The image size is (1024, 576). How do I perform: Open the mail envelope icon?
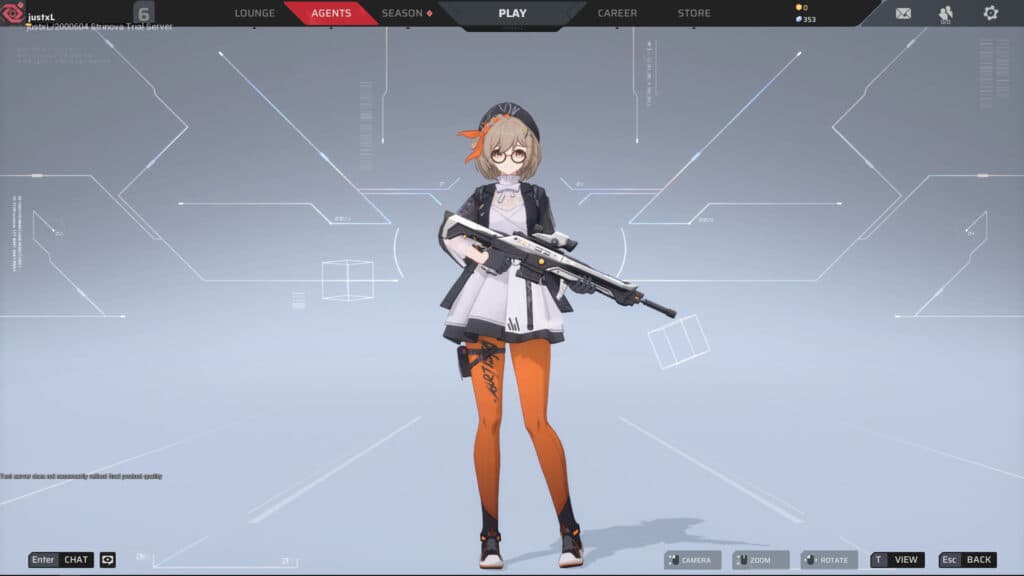point(903,13)
